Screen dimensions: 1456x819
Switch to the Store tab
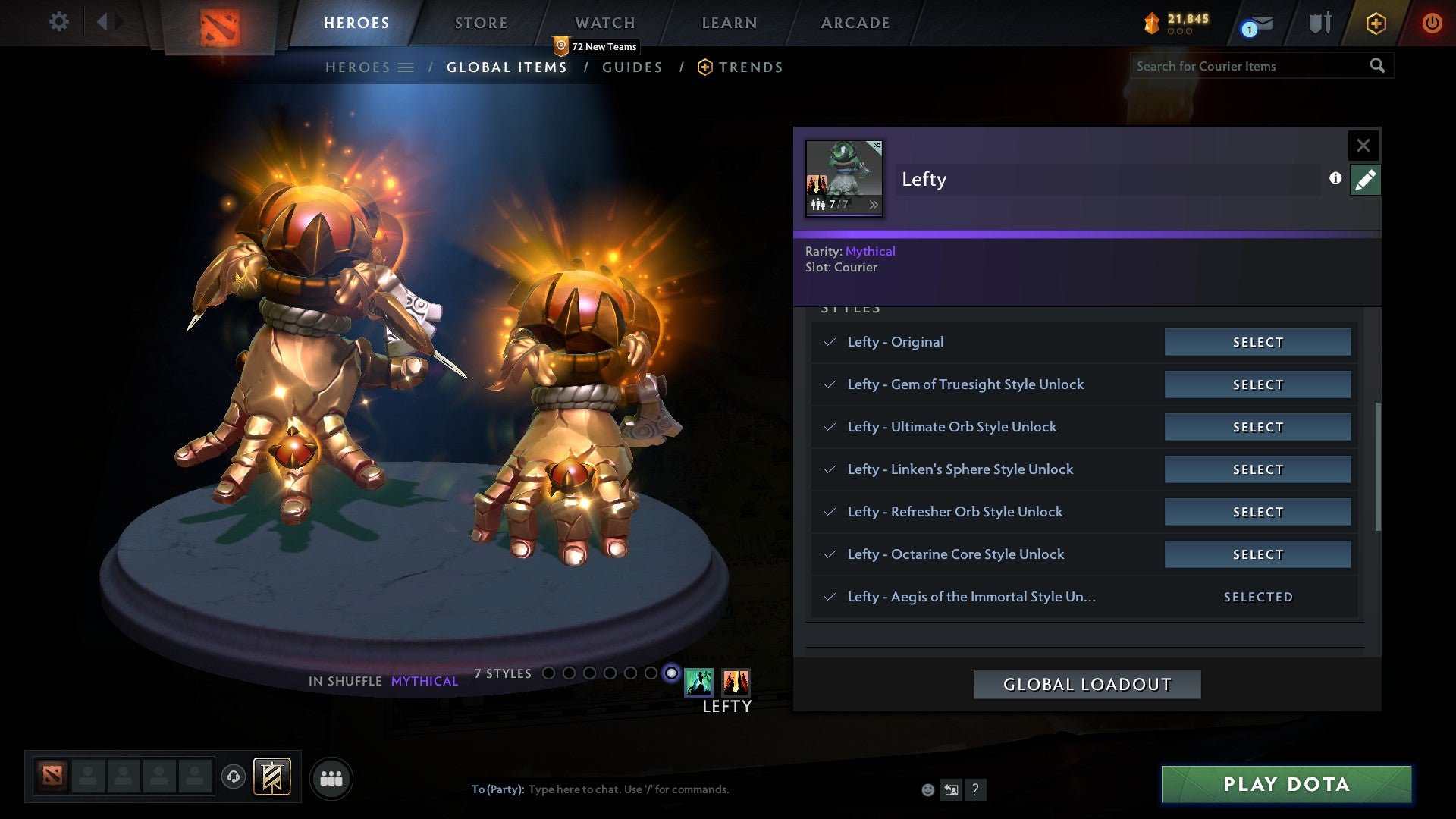(x=481, y=23)
